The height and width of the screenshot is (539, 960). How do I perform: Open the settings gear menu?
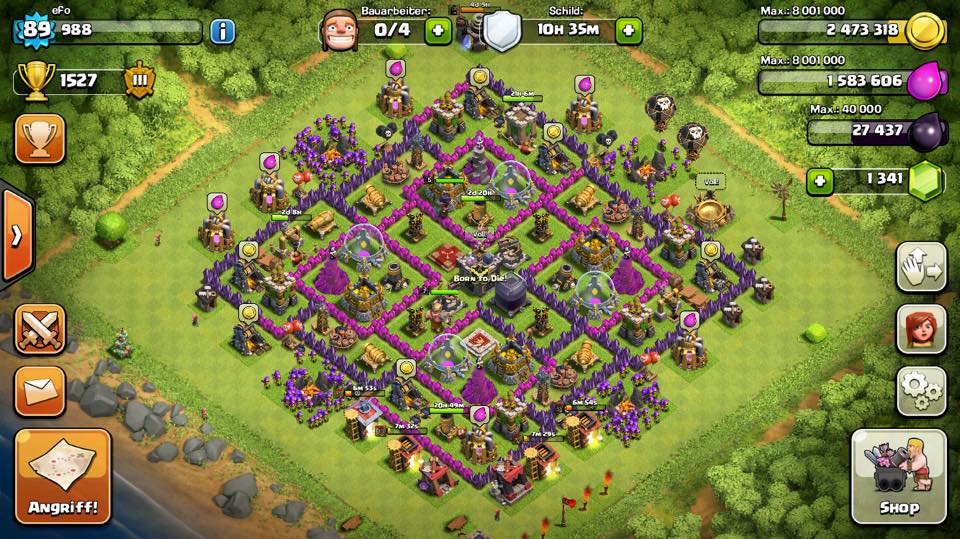pos(921,390)
